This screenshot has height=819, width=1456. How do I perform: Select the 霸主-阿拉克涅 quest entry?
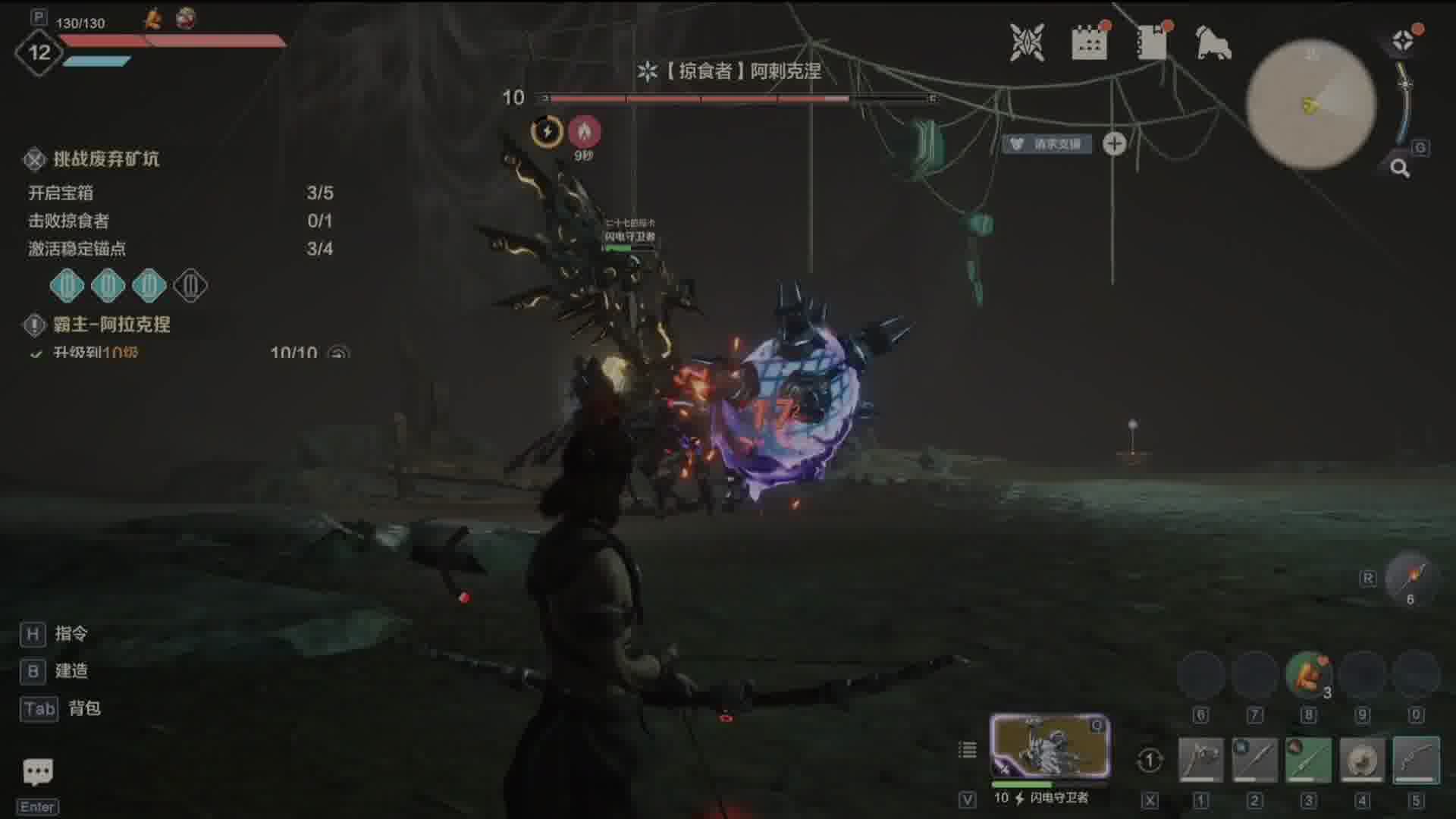111,325
